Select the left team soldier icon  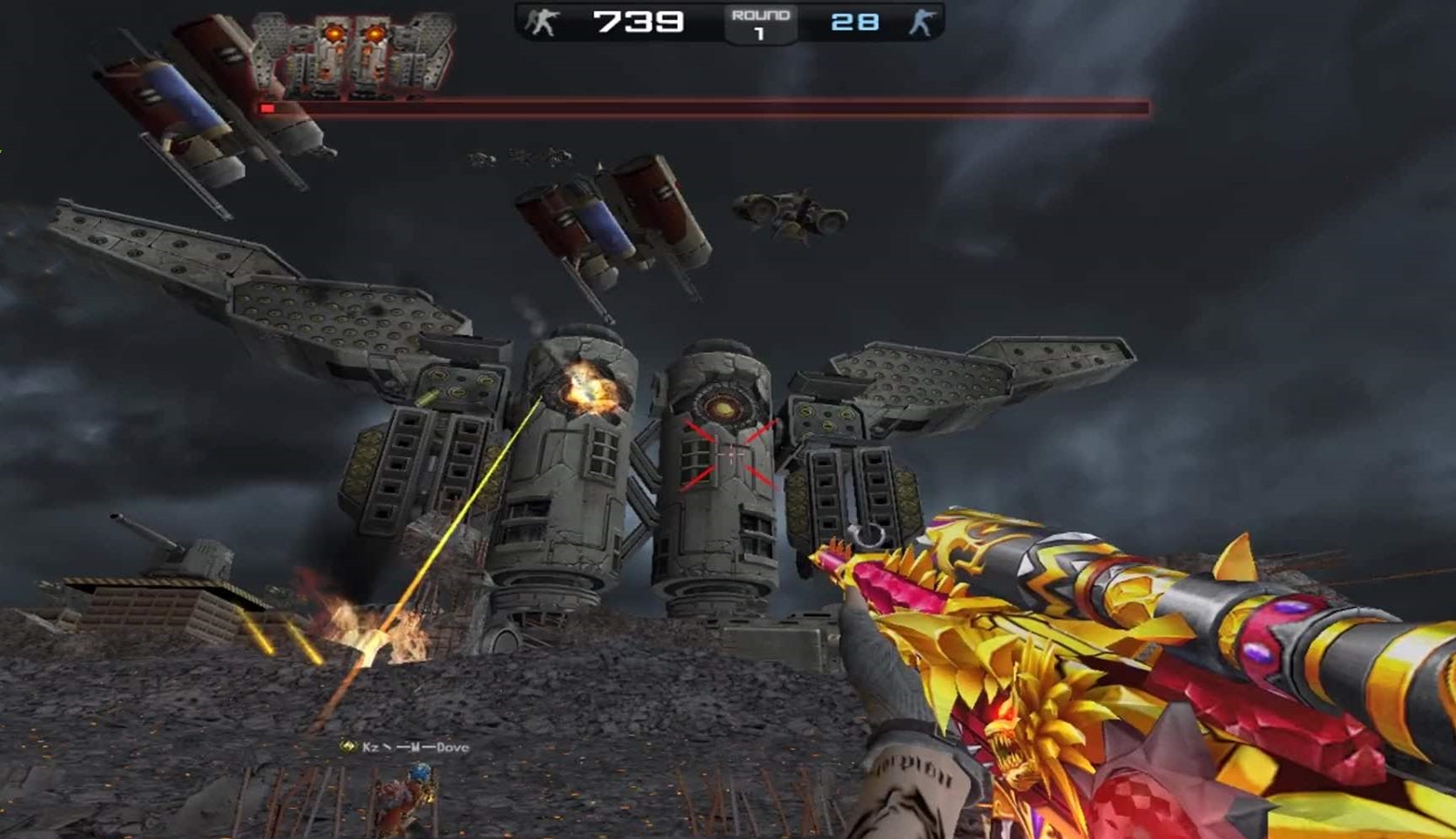coord(543,22)
